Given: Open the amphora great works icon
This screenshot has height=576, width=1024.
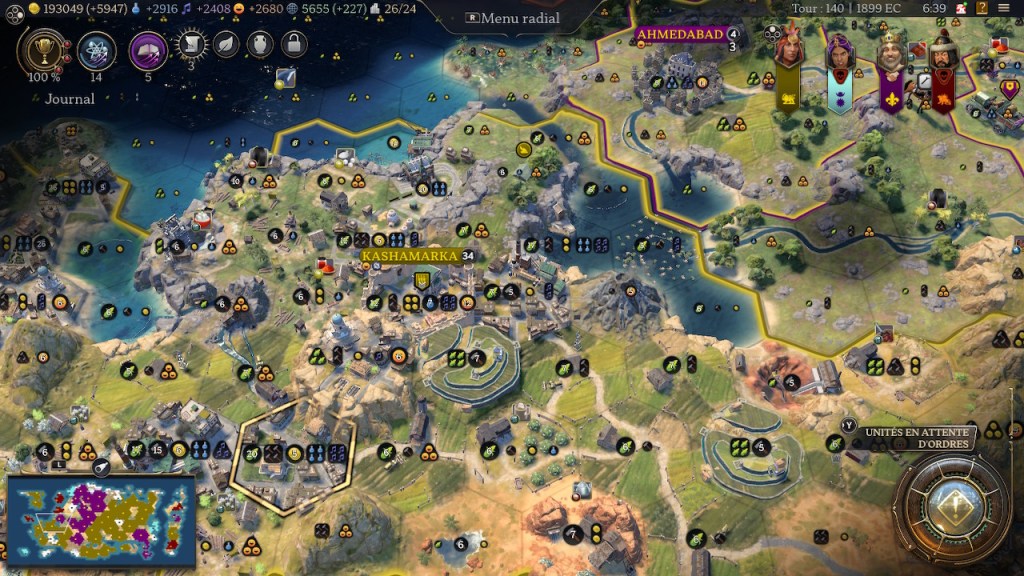Looking at the screenshot, I should tap(259, 44).
